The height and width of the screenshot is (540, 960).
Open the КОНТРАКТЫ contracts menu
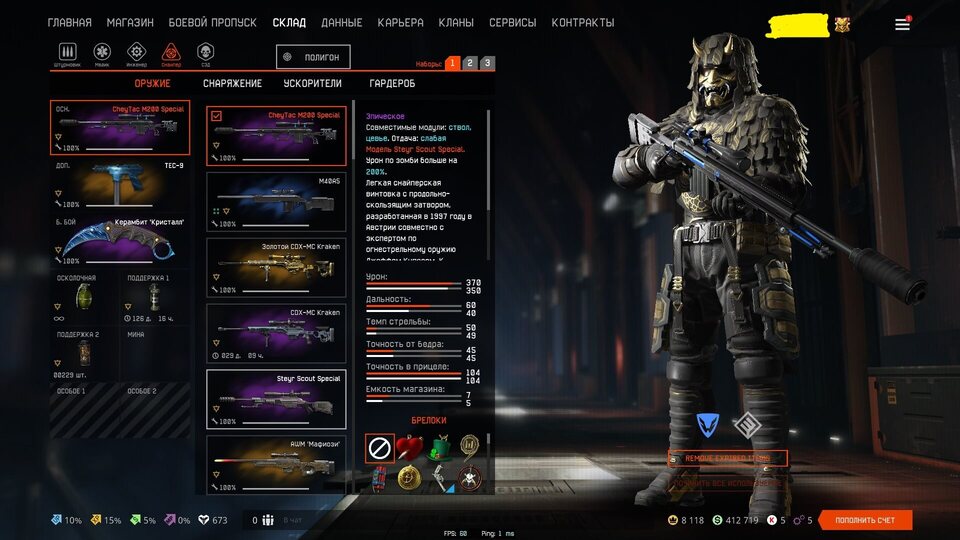[582, 22]
